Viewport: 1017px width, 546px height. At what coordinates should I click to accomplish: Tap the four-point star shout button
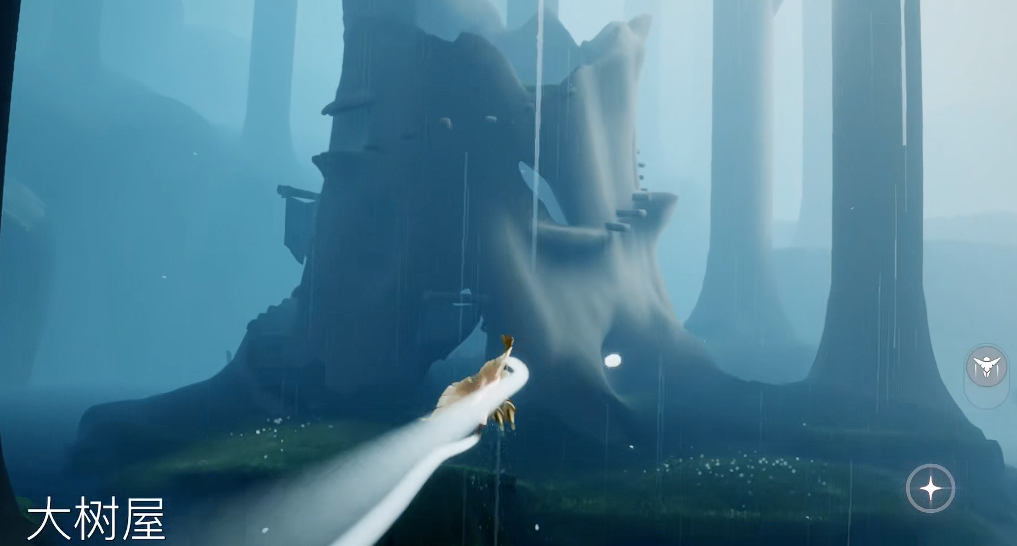(x=930, y=489)
